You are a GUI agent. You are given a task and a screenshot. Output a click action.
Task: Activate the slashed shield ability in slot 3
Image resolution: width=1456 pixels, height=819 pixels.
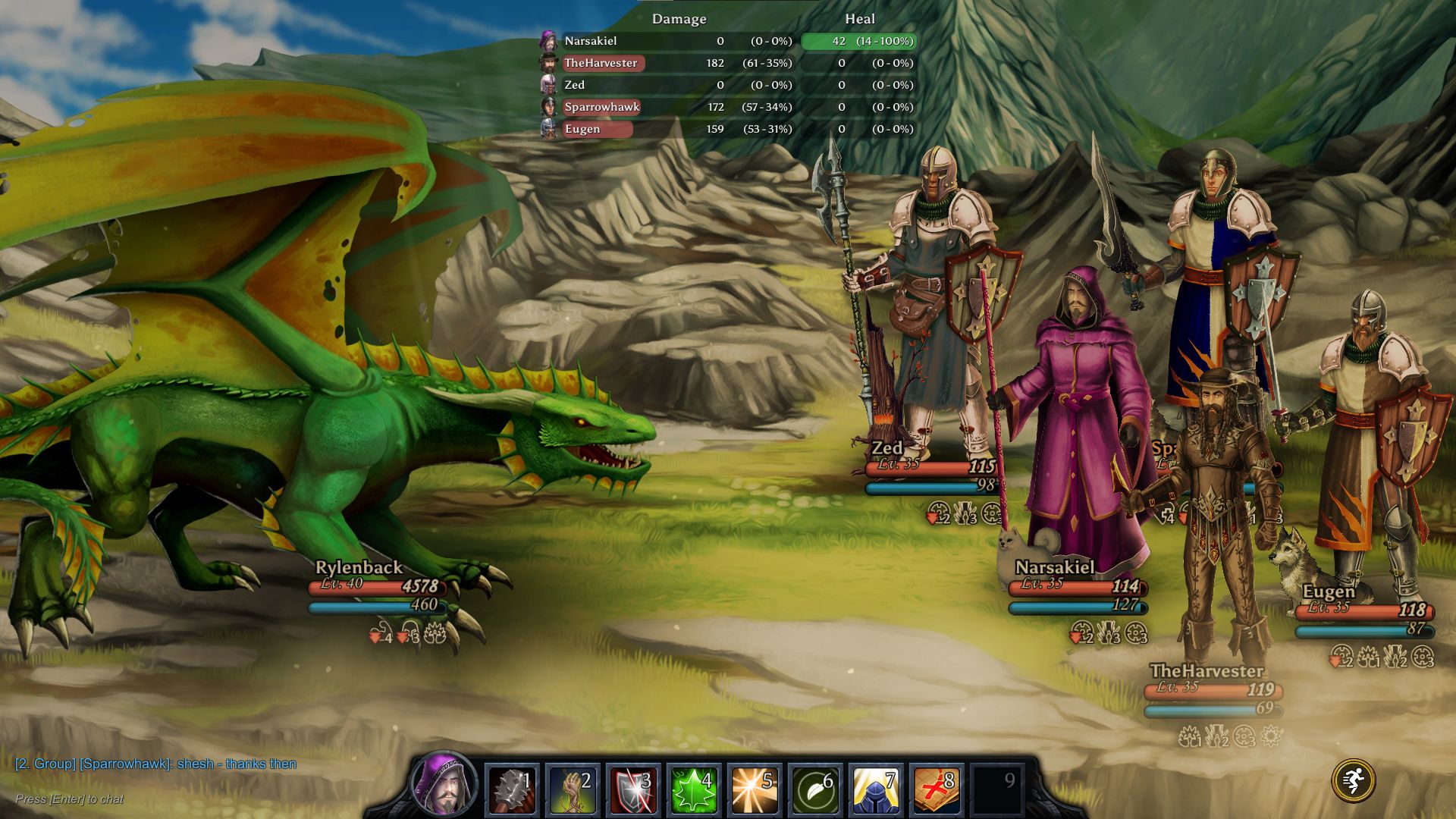[633, 789]
